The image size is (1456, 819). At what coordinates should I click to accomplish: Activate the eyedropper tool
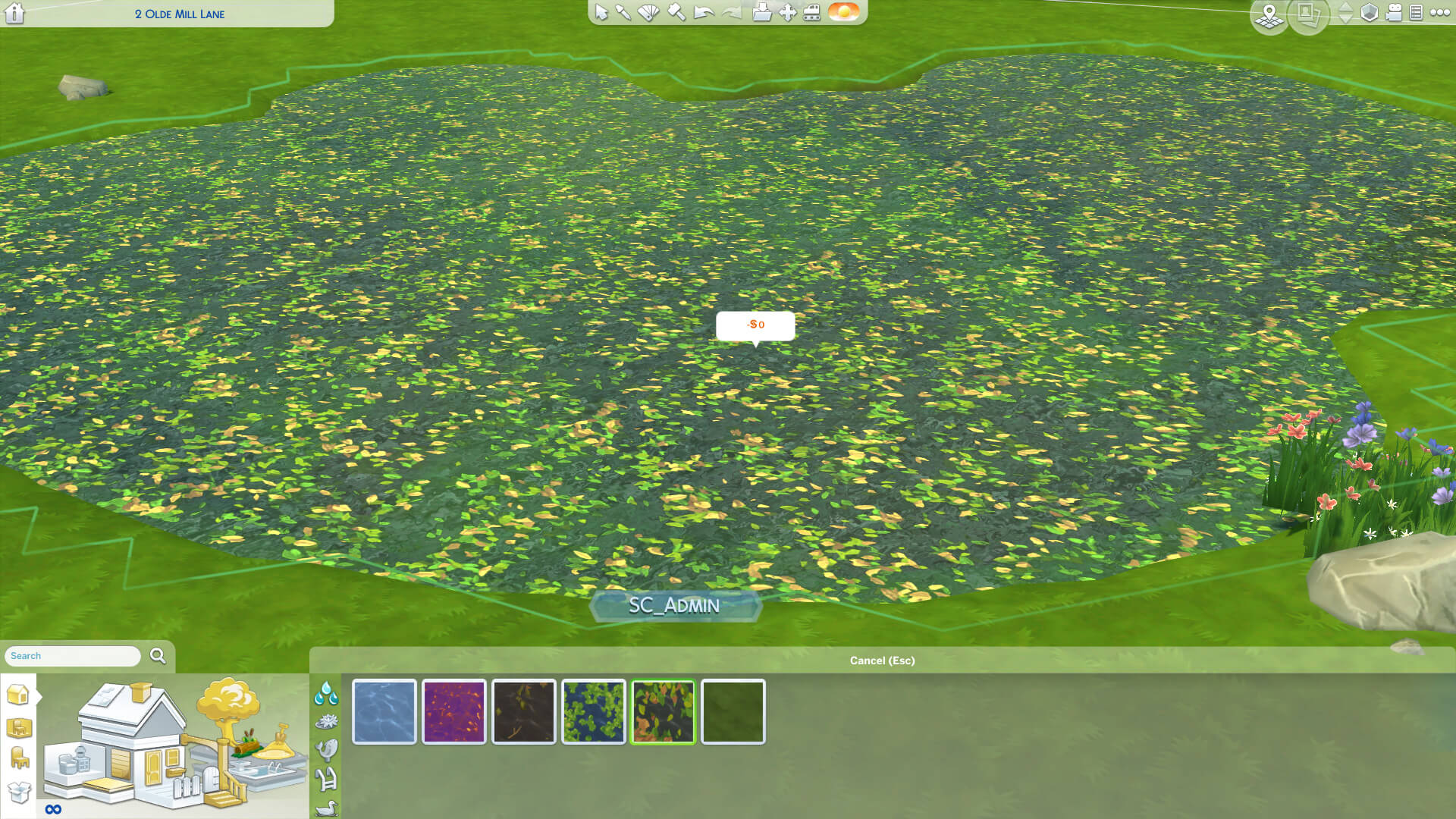623,13
